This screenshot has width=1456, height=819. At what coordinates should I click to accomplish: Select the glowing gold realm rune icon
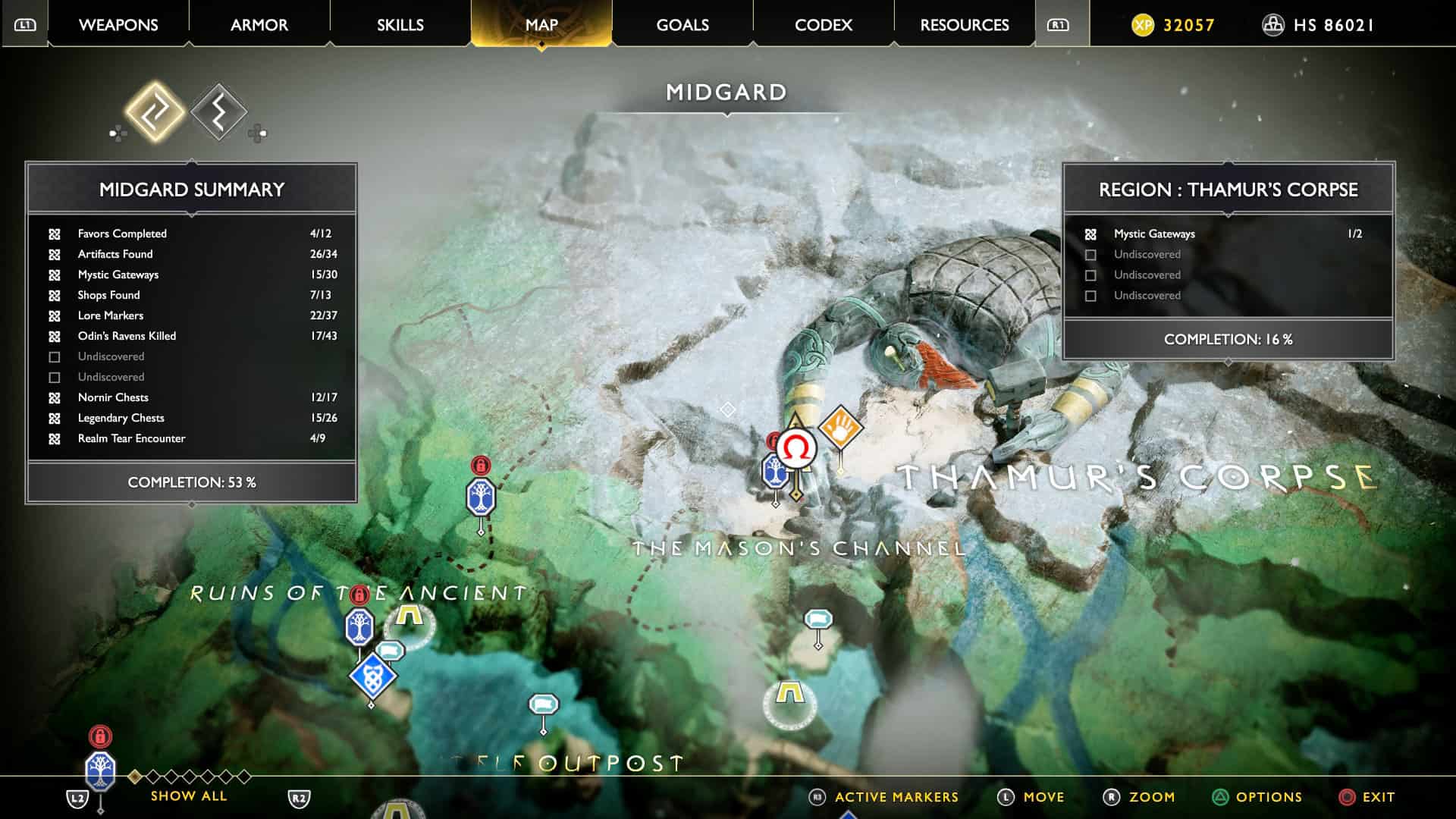coord(155,112)
